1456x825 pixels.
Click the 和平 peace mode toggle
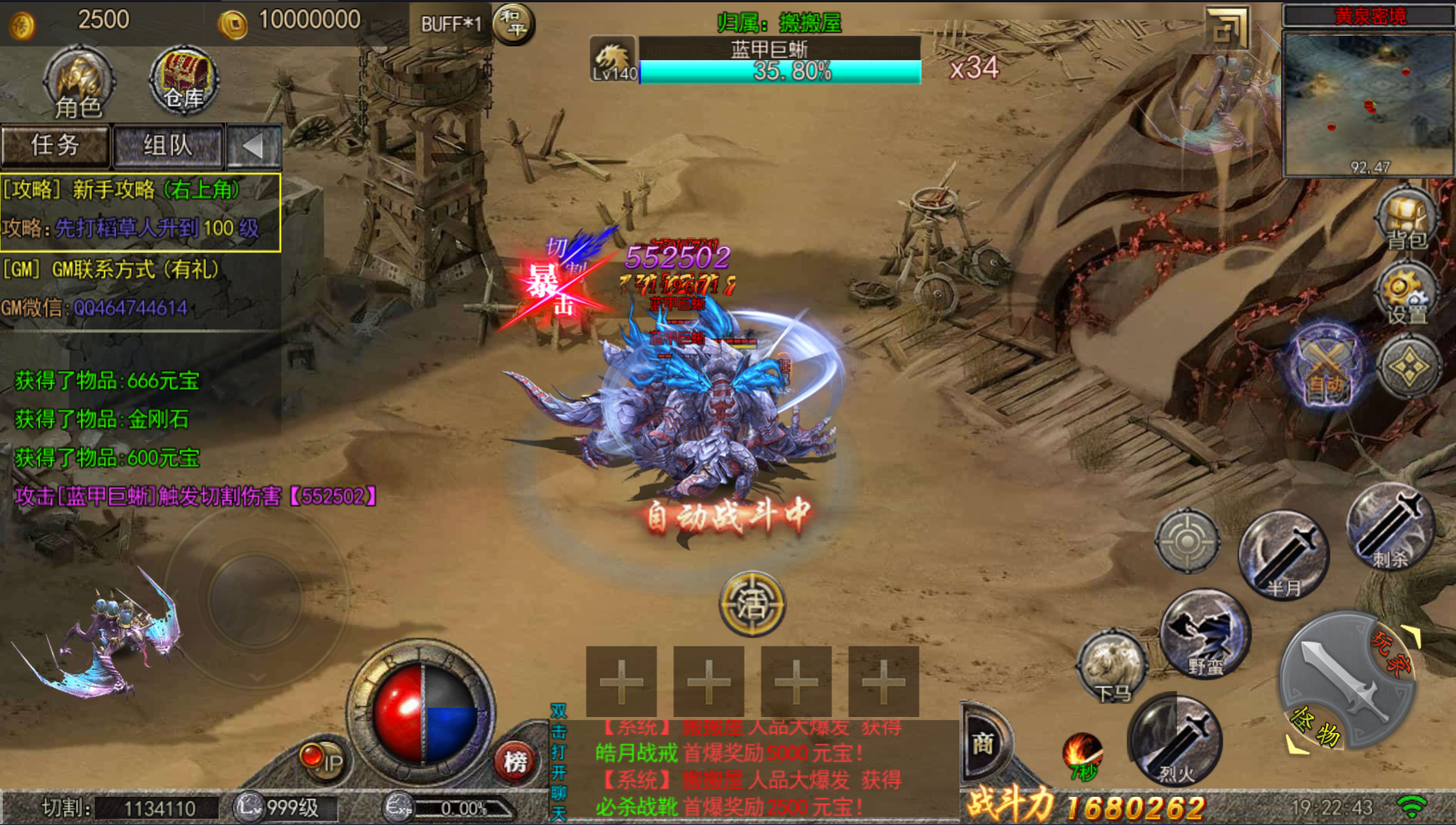coord(514,24)
